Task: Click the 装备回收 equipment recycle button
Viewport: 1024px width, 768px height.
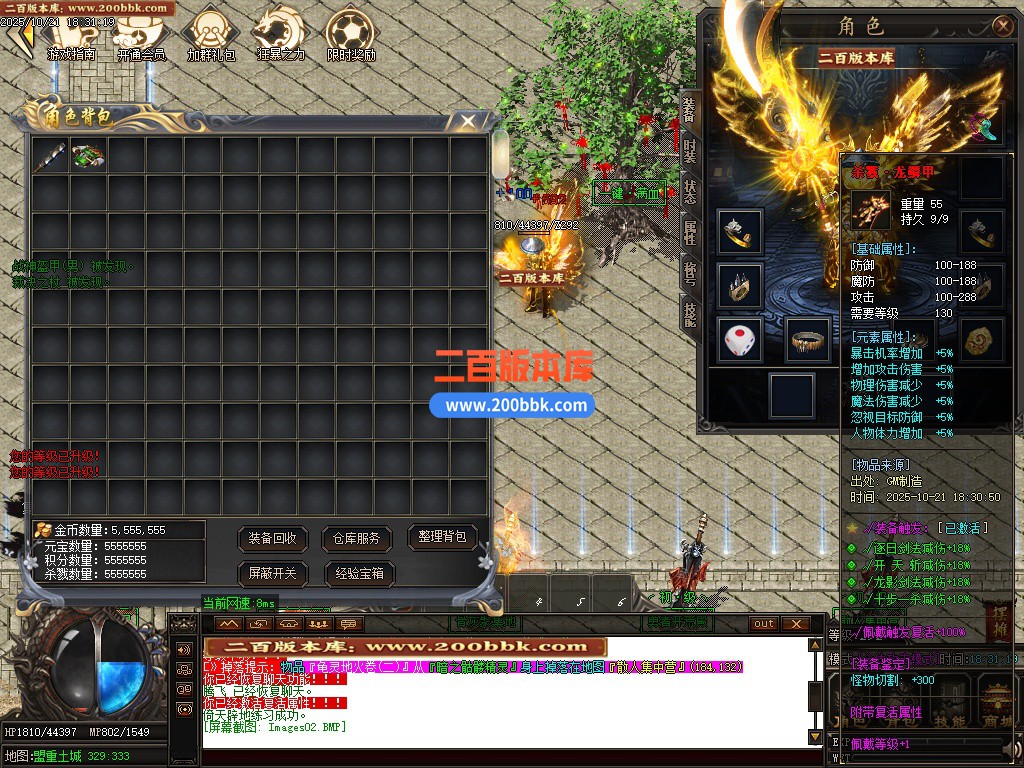Action: tap(273, 538)
